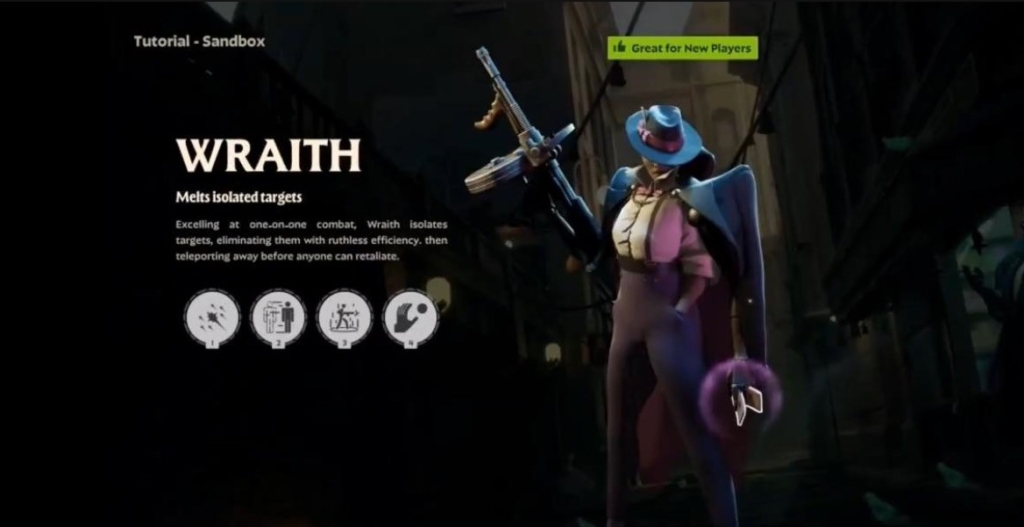Open the Tutorial - Sandbox label
The height and width of the screenshot is (527, 1024).
click(200, 42)
